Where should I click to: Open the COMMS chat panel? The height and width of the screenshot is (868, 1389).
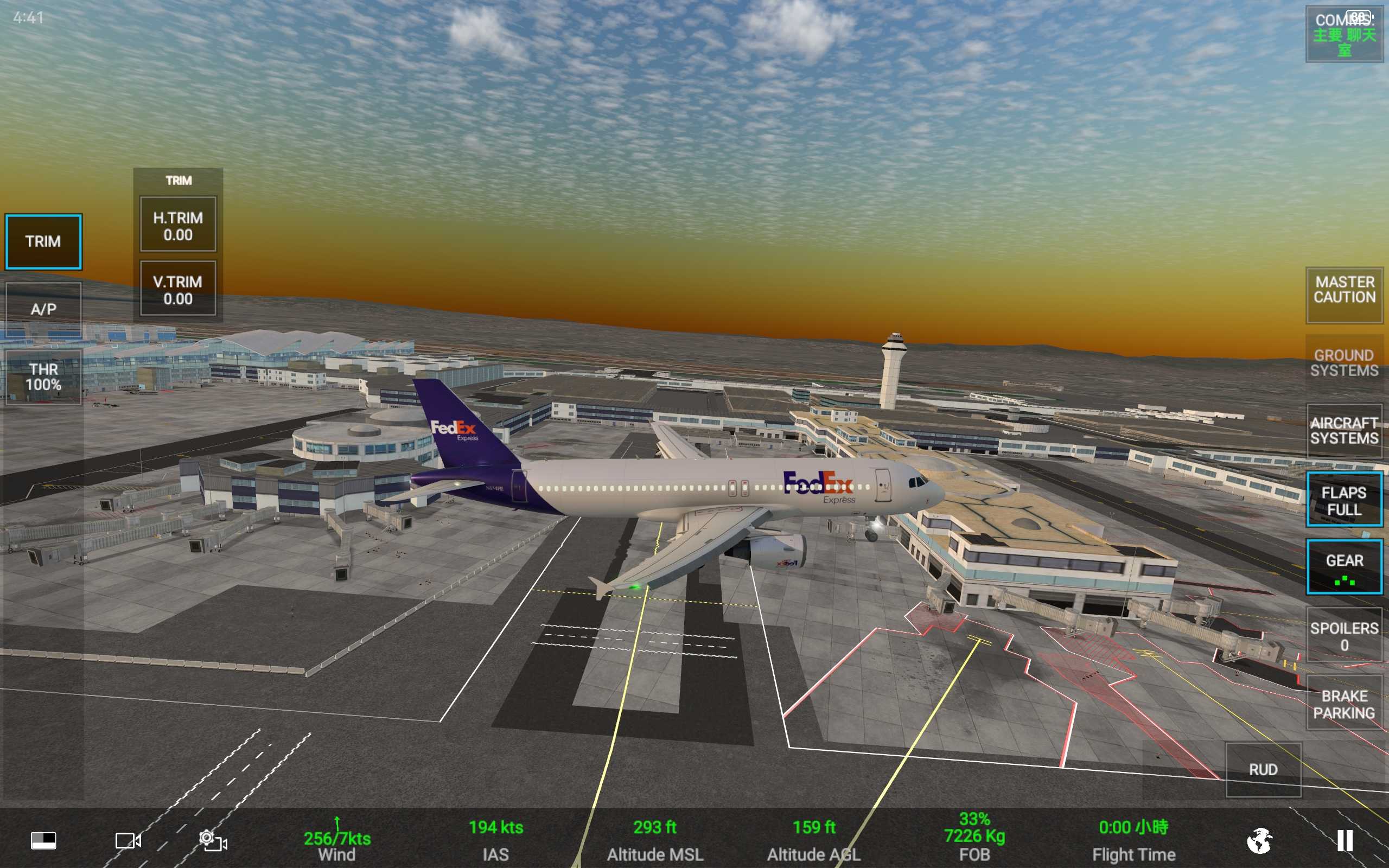pos(1344,34)
